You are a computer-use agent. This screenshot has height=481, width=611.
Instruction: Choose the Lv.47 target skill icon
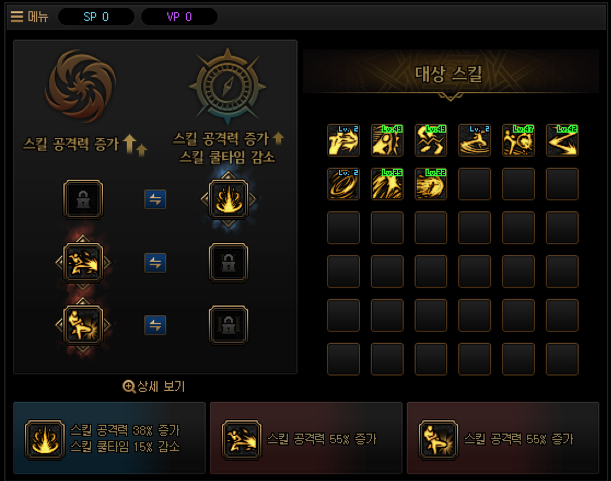(x=518, y=140)
